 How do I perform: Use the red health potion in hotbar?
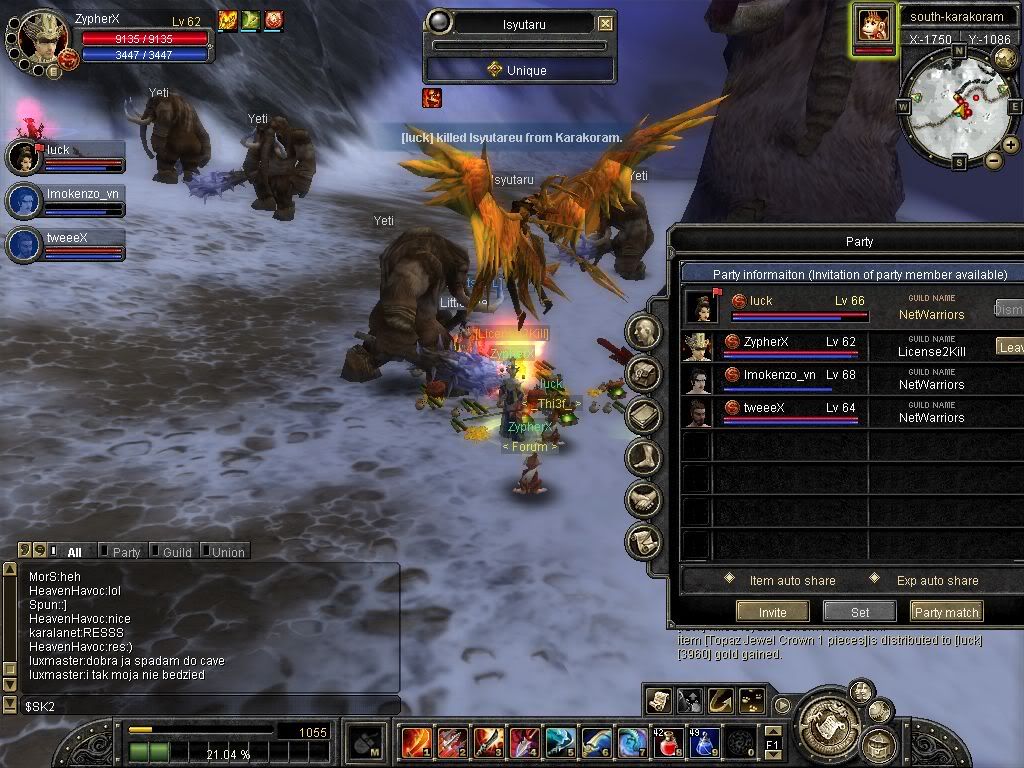pyautogui.click(x=667, y=743)
